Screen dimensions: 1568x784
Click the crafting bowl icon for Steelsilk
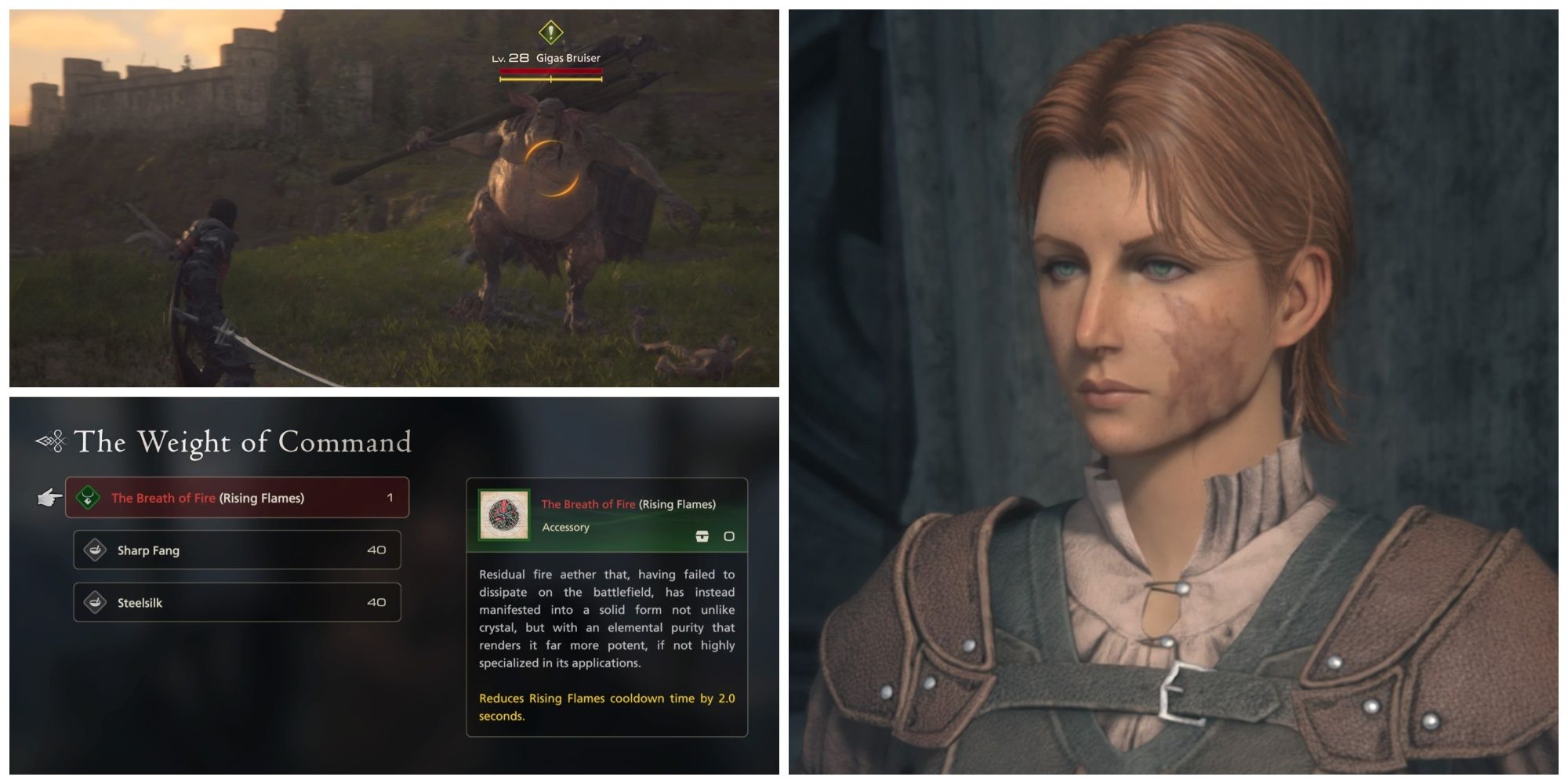pyautogui.click(x=96, y=603)
